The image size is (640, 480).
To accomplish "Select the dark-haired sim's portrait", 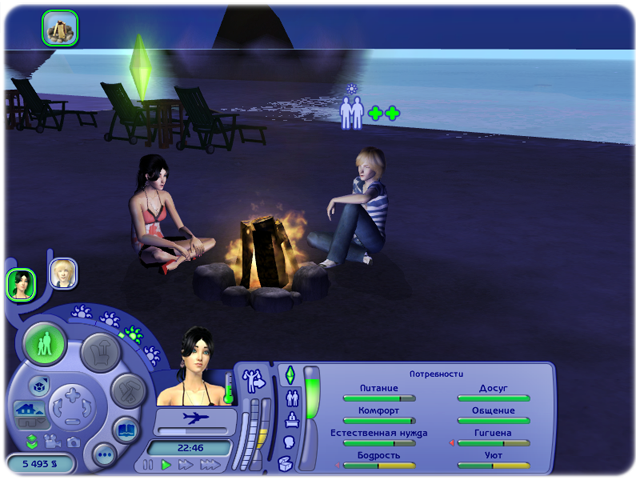I will (21, 284).
